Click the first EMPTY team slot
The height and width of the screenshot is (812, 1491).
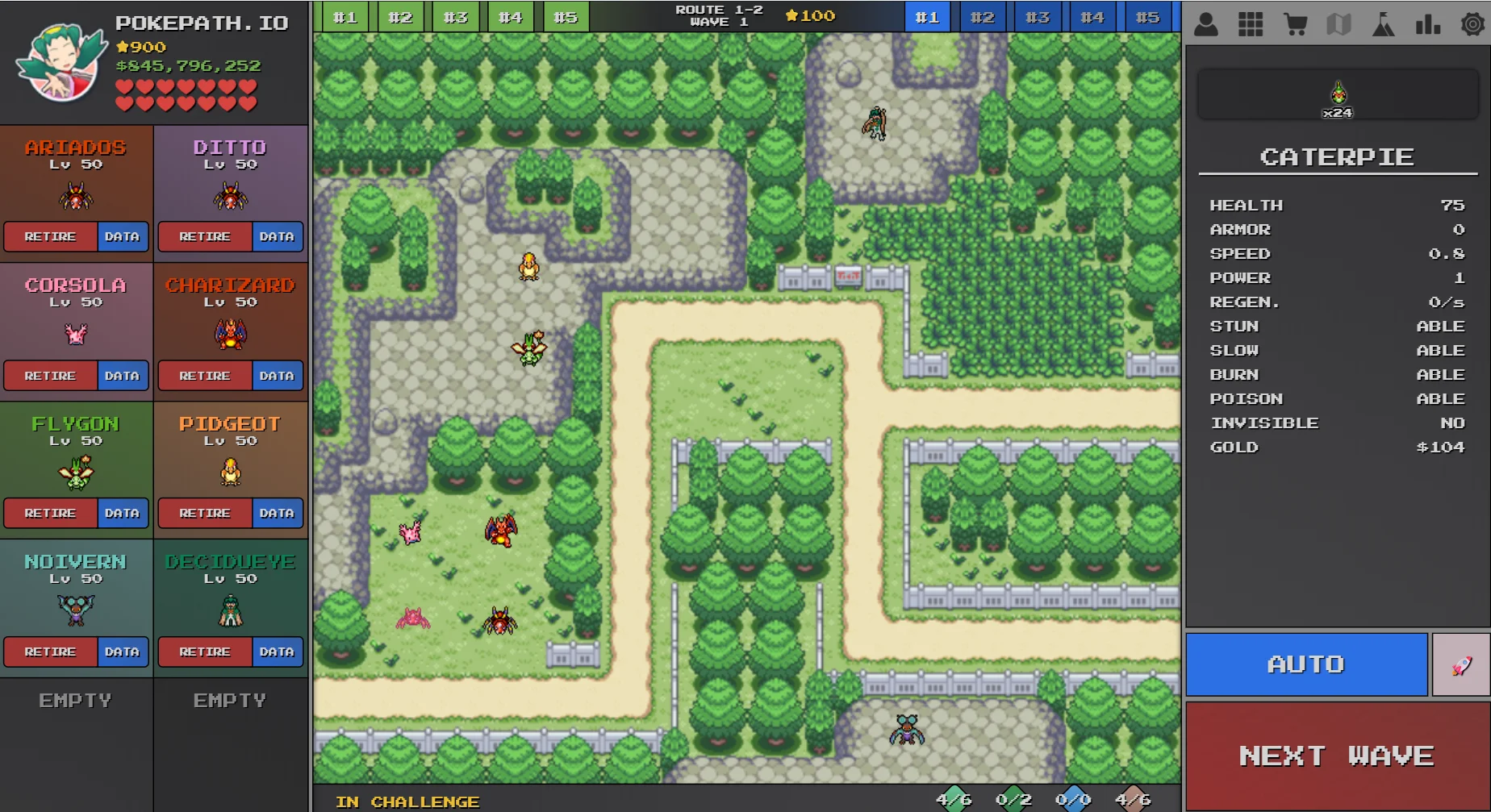point(76,701)
